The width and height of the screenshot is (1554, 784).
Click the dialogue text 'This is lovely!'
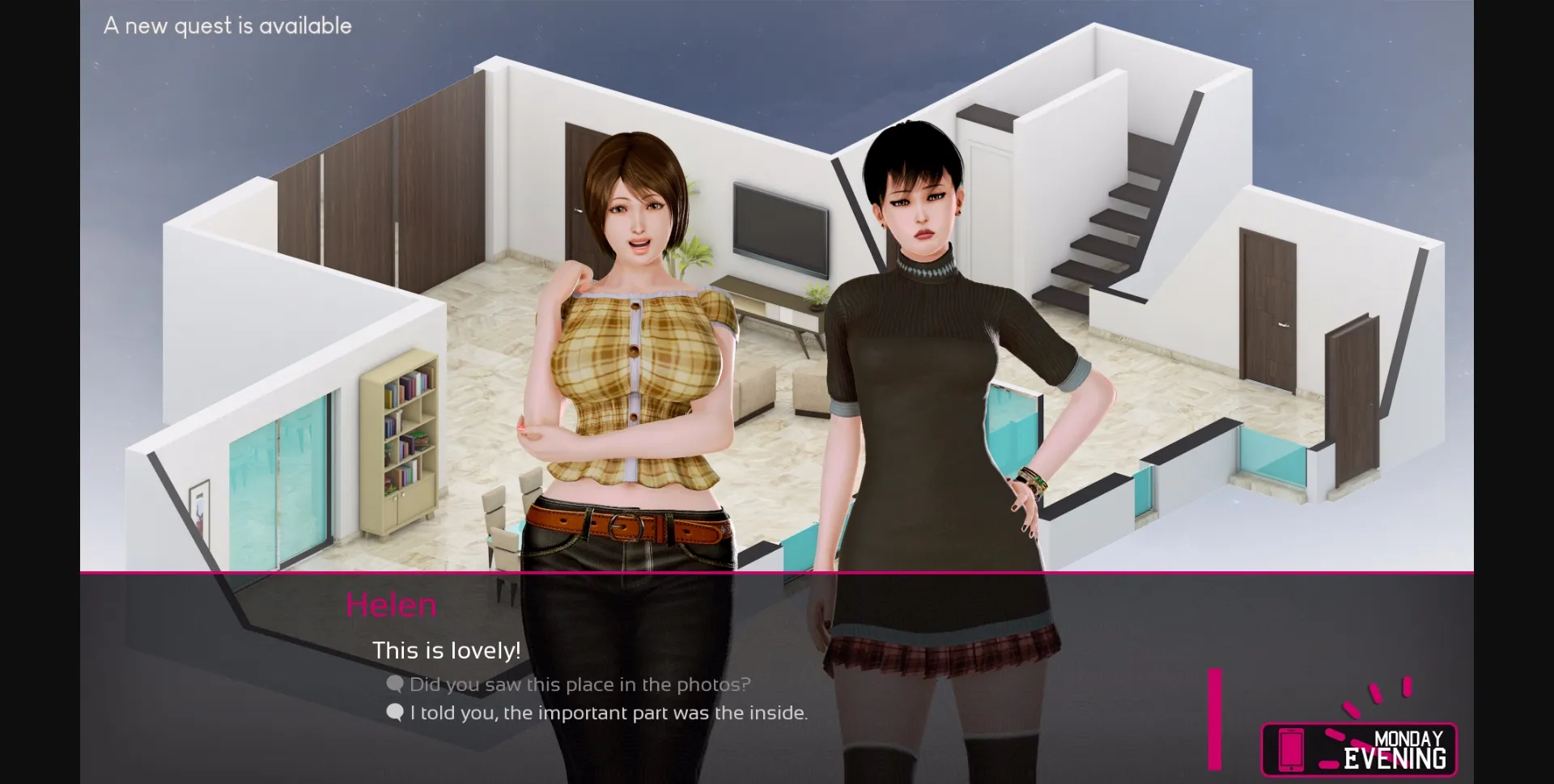(x=445, y=649)
